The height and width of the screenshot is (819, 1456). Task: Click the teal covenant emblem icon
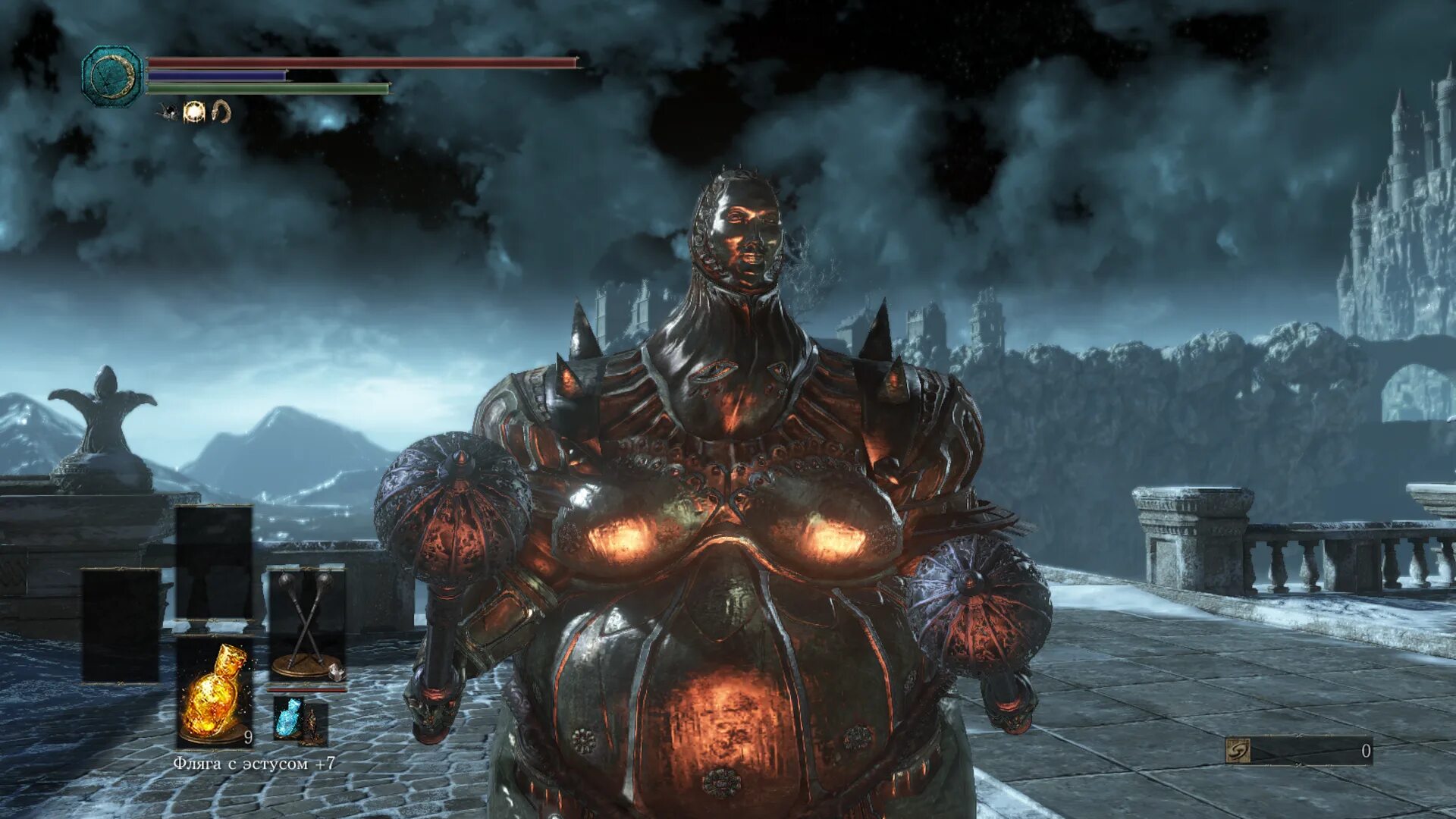tap(112, 76)
